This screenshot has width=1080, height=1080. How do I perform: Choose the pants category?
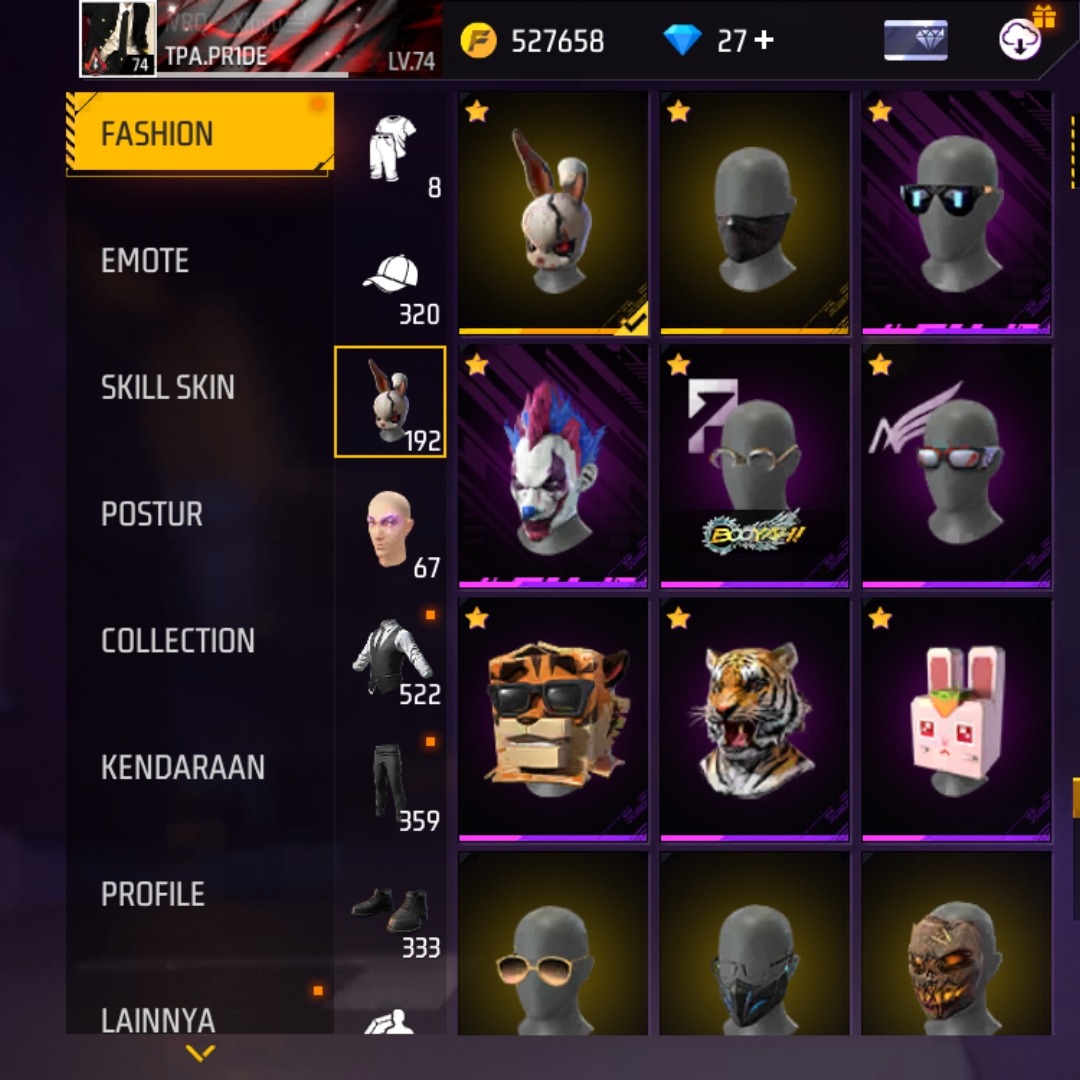tap(391, 784)
